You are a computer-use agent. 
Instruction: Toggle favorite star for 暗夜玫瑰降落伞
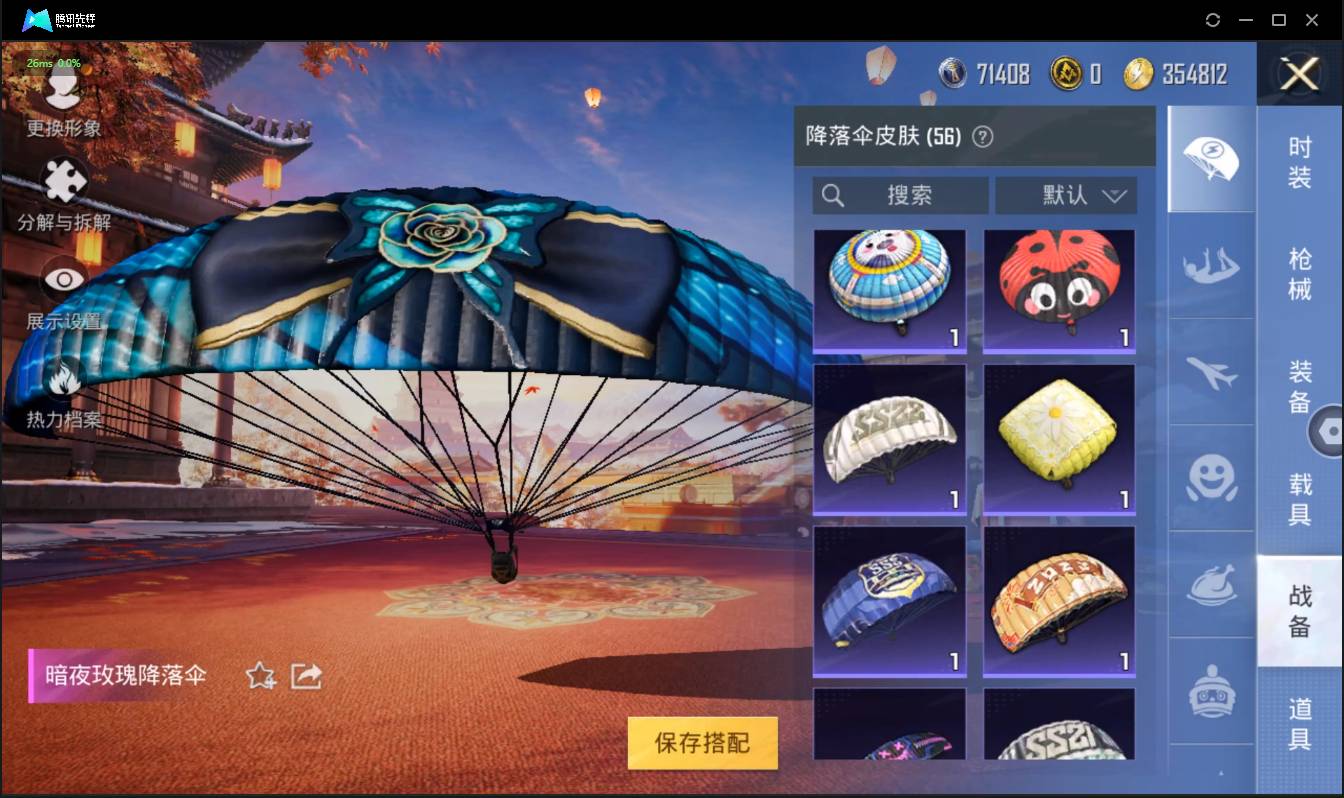click(x=259, y=676)
